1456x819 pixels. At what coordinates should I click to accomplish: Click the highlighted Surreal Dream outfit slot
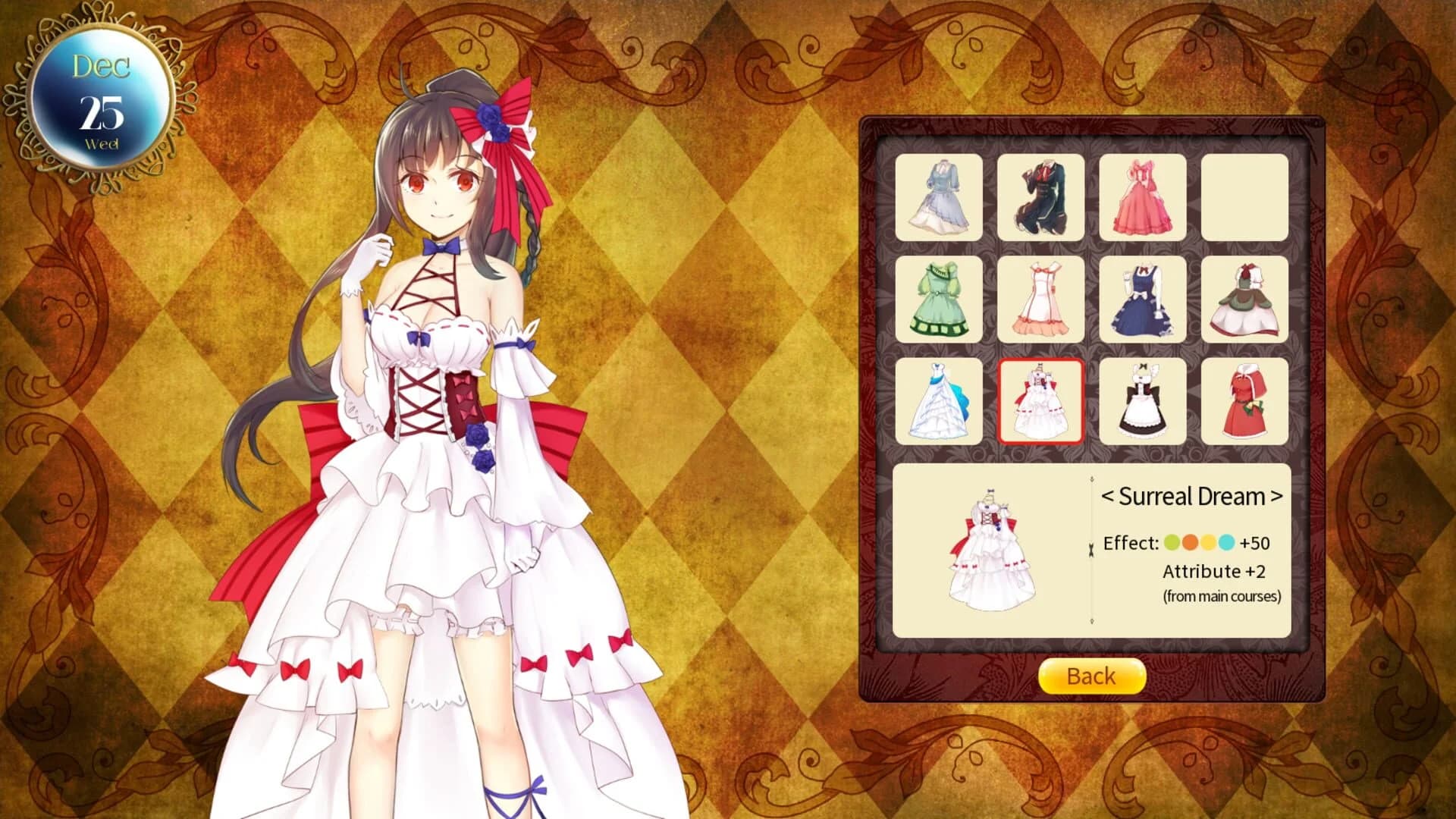(x=1041, y=400)
